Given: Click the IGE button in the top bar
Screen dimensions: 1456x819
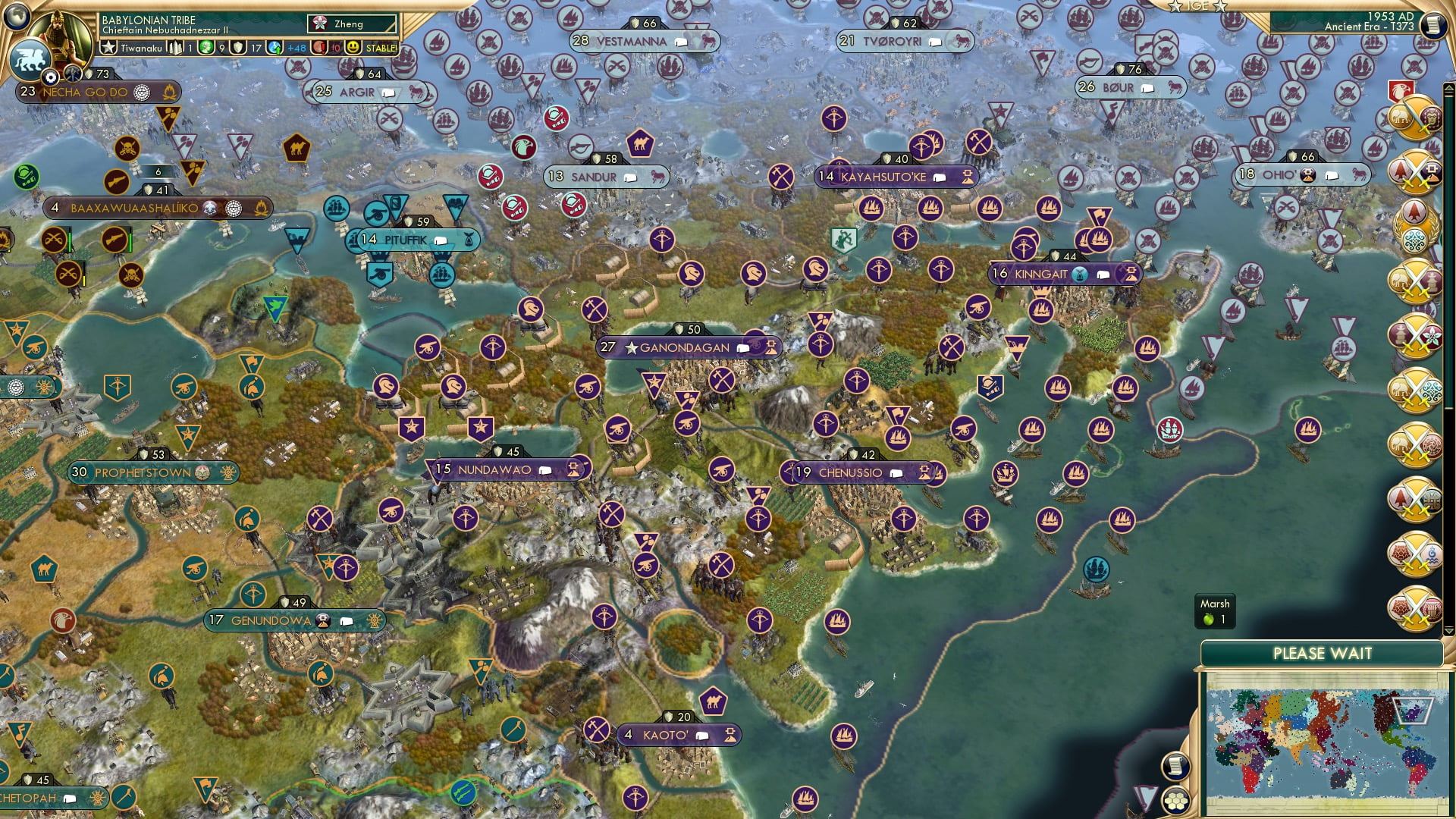Looking at the screenshot, I should 1197,6.
